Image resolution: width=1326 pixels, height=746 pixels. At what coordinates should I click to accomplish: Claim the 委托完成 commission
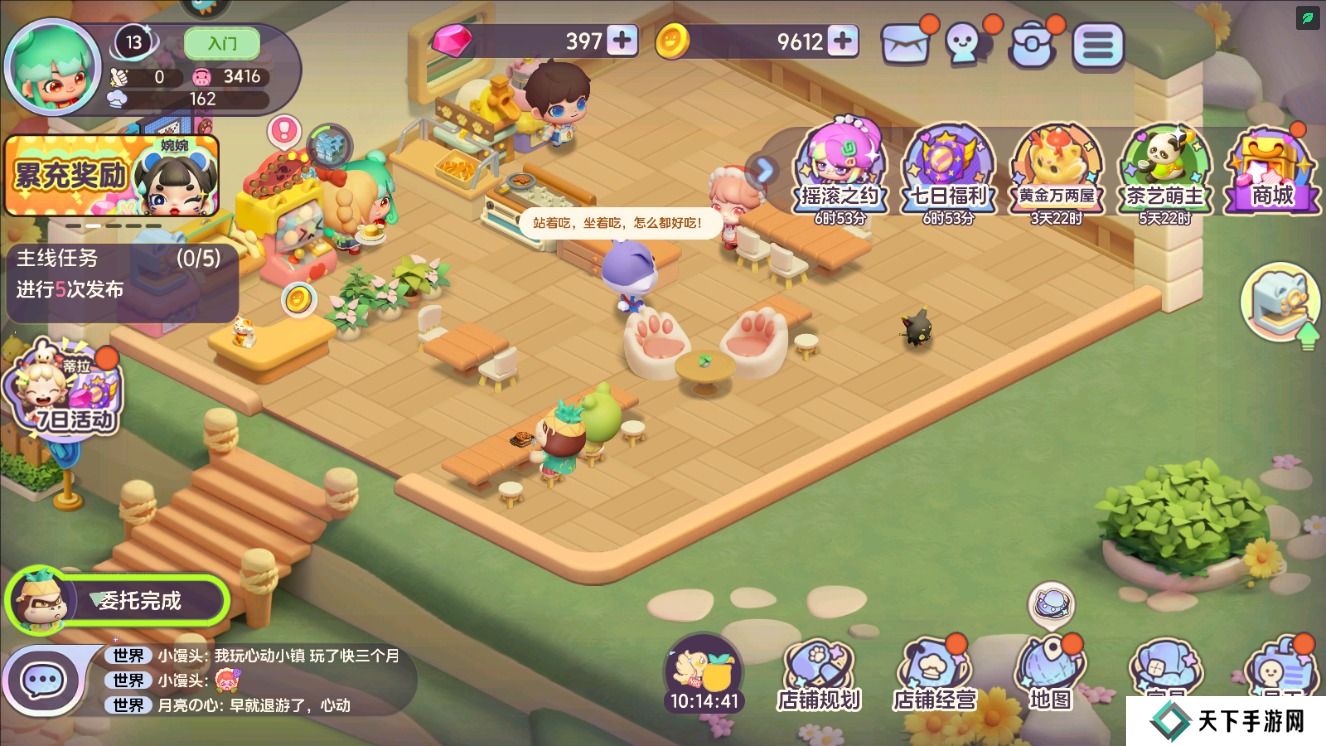tap(118, 600)
